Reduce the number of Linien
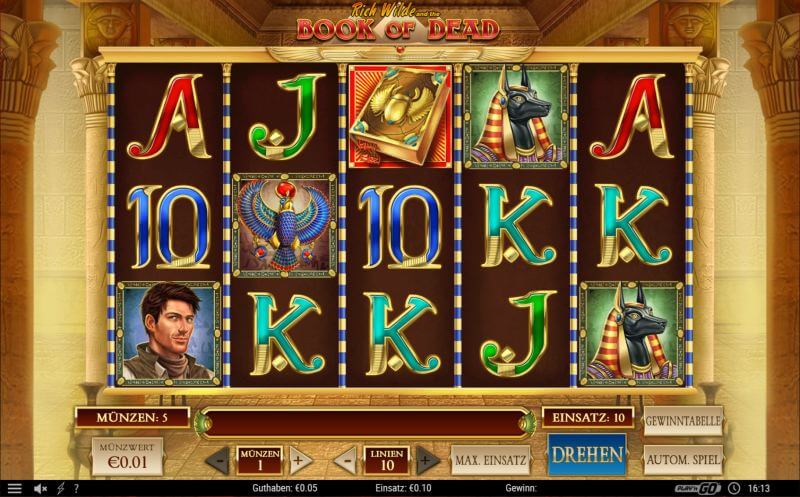 [x=346, y=461]
